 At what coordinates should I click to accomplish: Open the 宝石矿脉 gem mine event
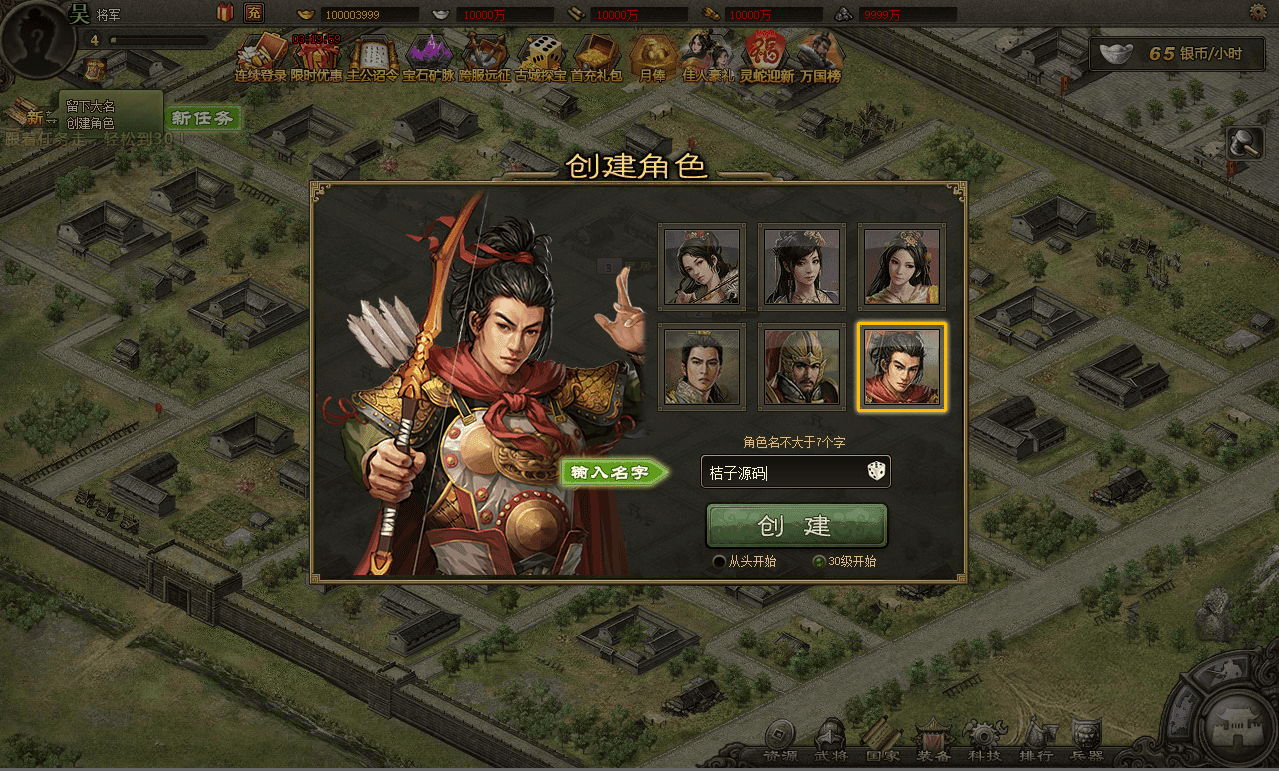click(429, 57)
